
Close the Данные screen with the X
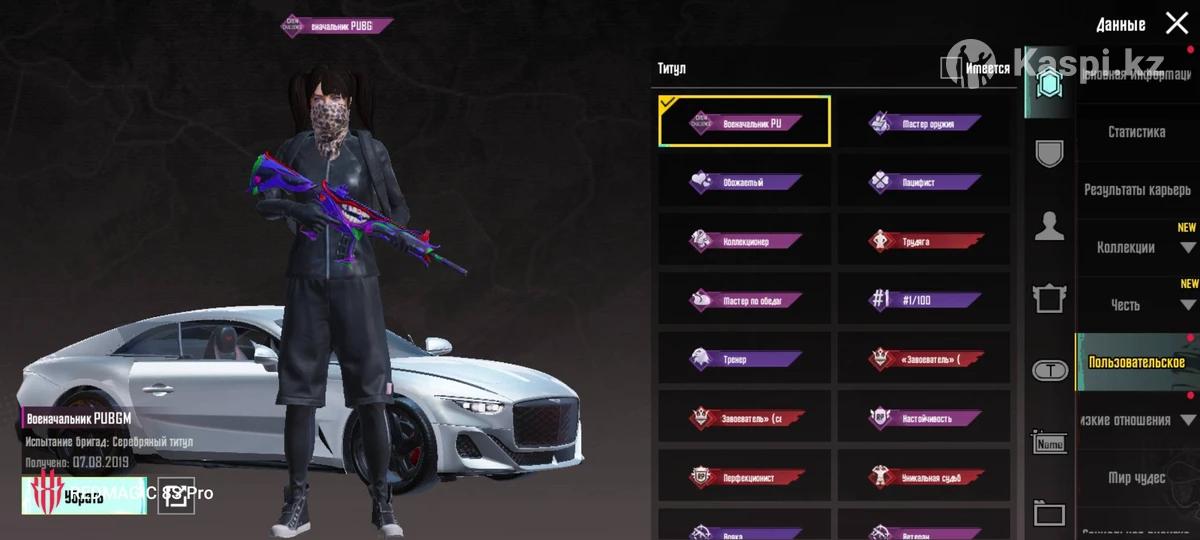[x=1176, y=24]
